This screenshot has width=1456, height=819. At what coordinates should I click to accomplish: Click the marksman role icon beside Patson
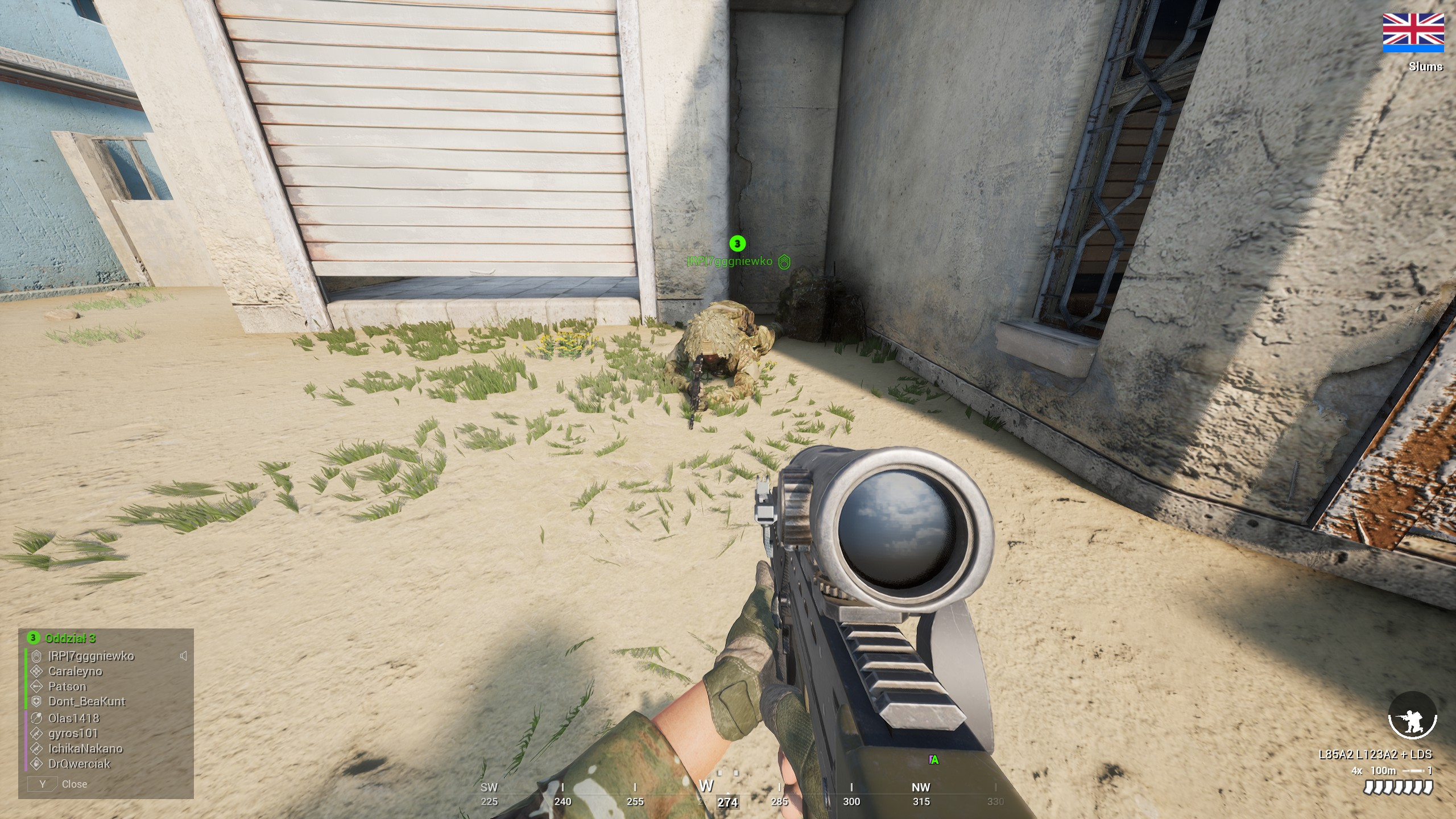36,686
